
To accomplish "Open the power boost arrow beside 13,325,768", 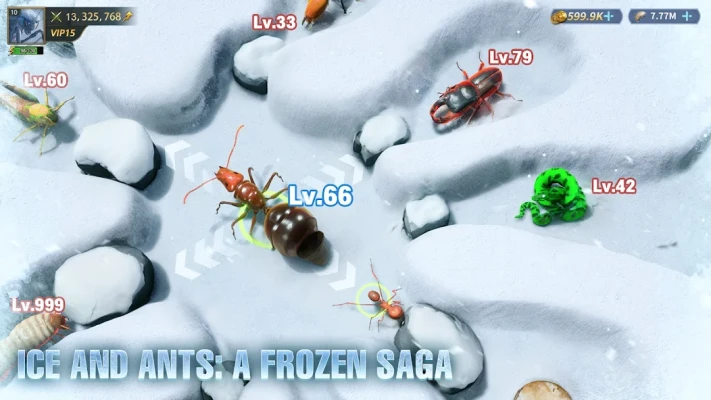I will pyautogui.click(x=129, y=17).
